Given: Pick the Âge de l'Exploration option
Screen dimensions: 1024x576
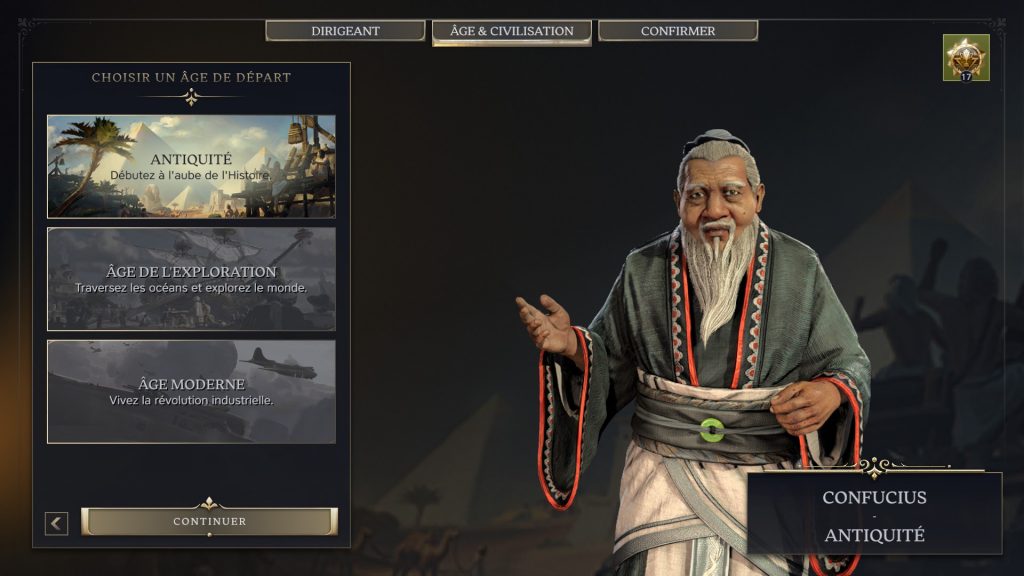Looking at the screenshot, I should (x=191, y=279).
